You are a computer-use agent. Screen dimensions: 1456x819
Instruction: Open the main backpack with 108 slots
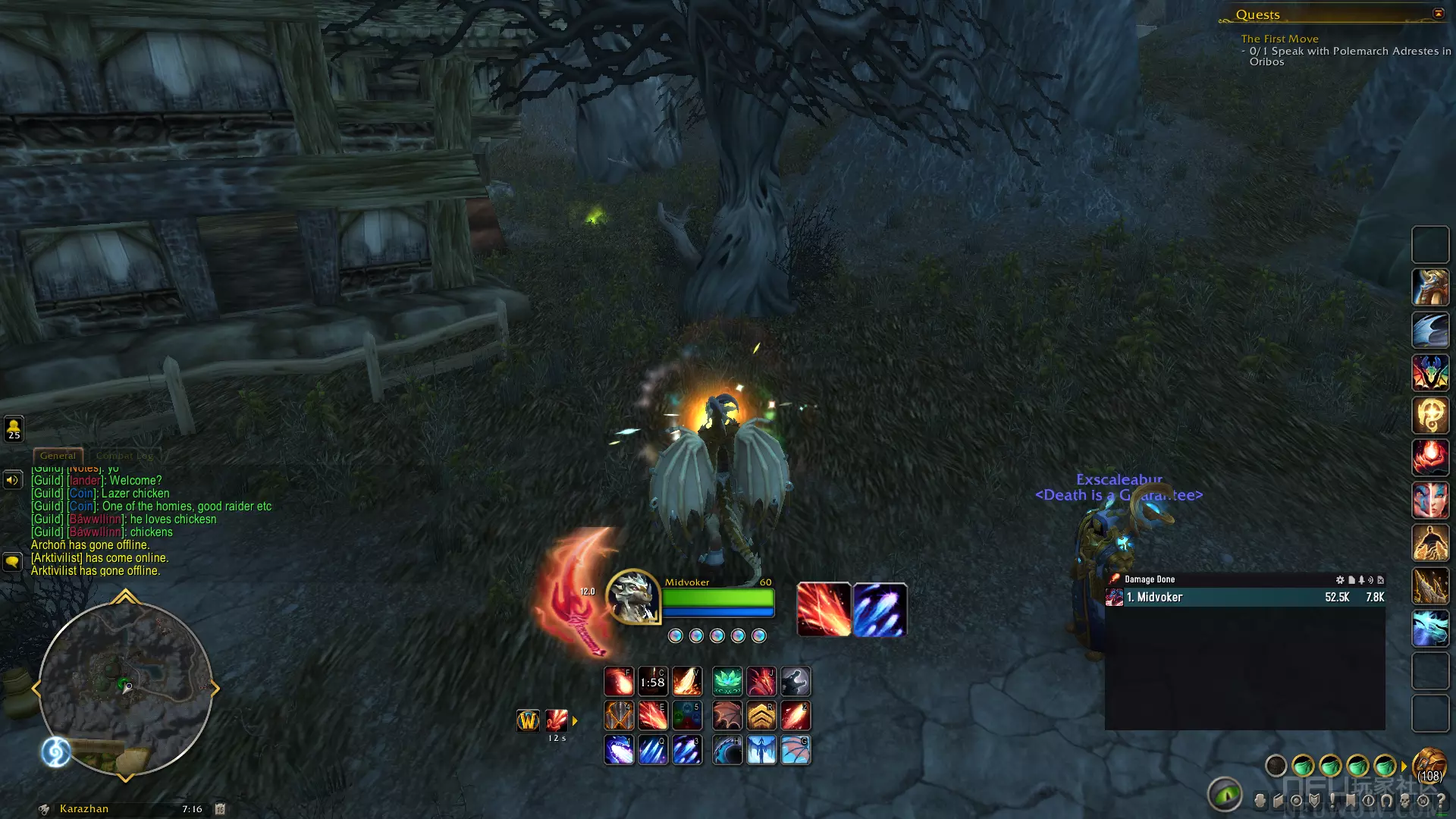1429,765
